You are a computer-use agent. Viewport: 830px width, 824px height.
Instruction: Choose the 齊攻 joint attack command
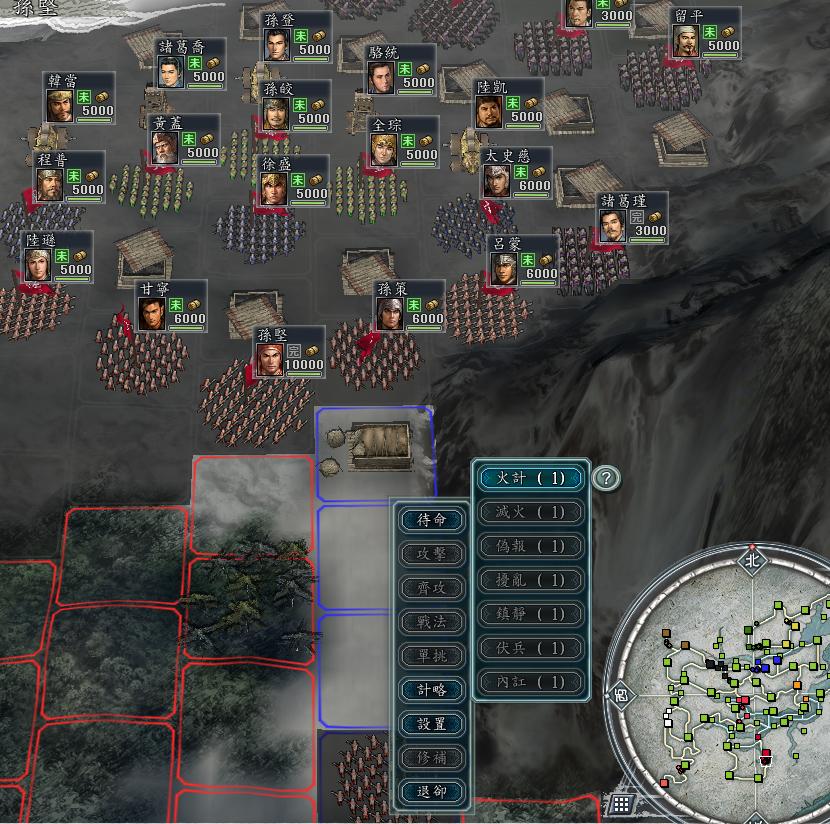[432, 588]
